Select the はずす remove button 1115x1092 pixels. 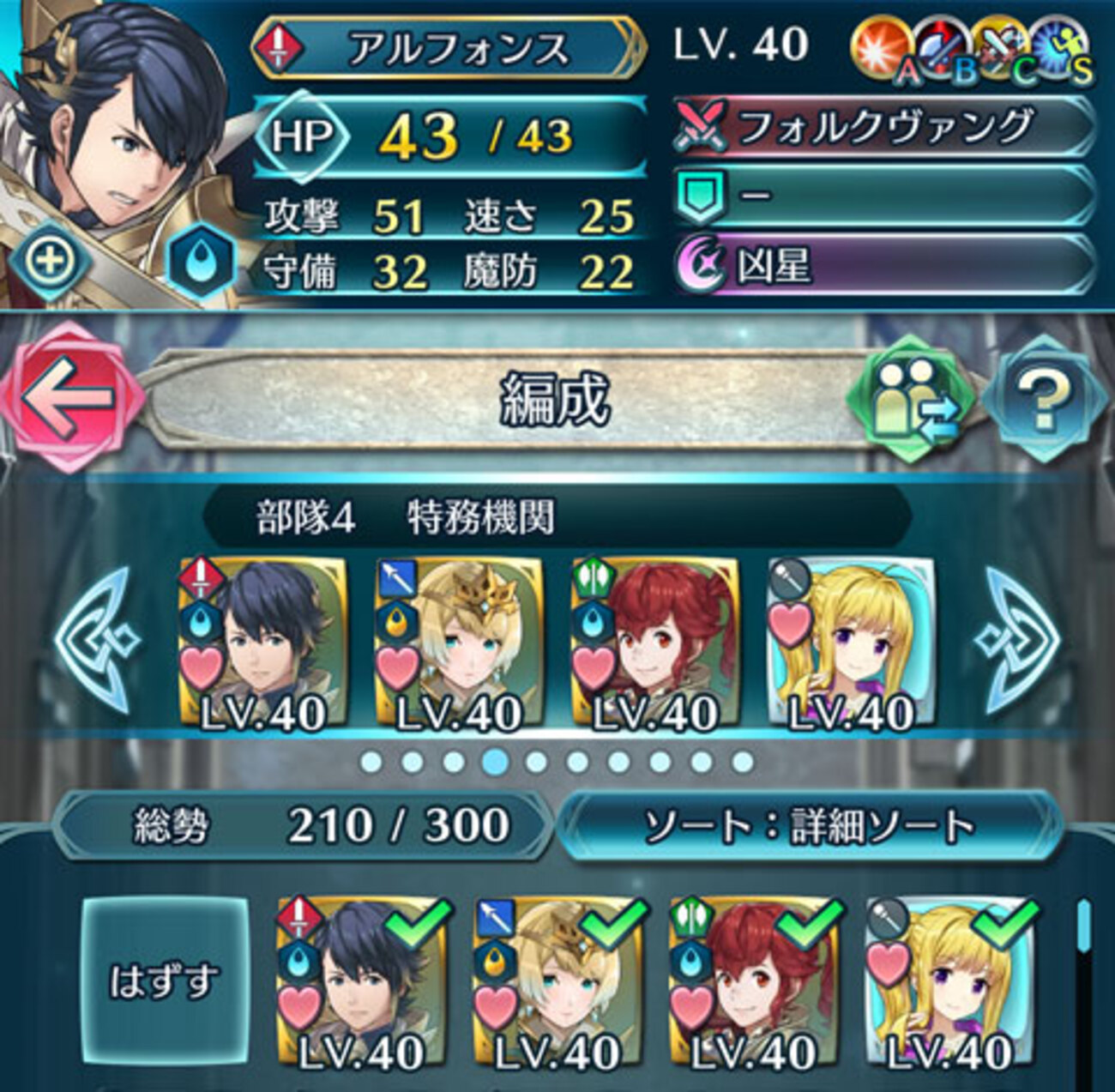(x=165, y=981)
